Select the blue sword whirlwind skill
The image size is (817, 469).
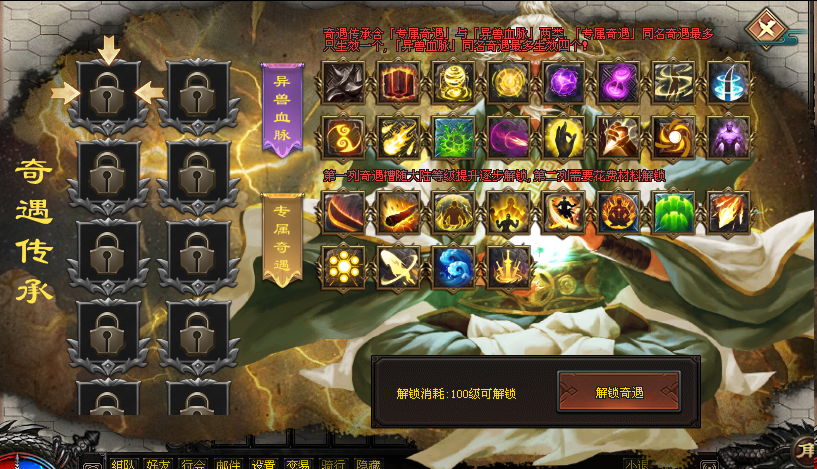coord(728,83)
